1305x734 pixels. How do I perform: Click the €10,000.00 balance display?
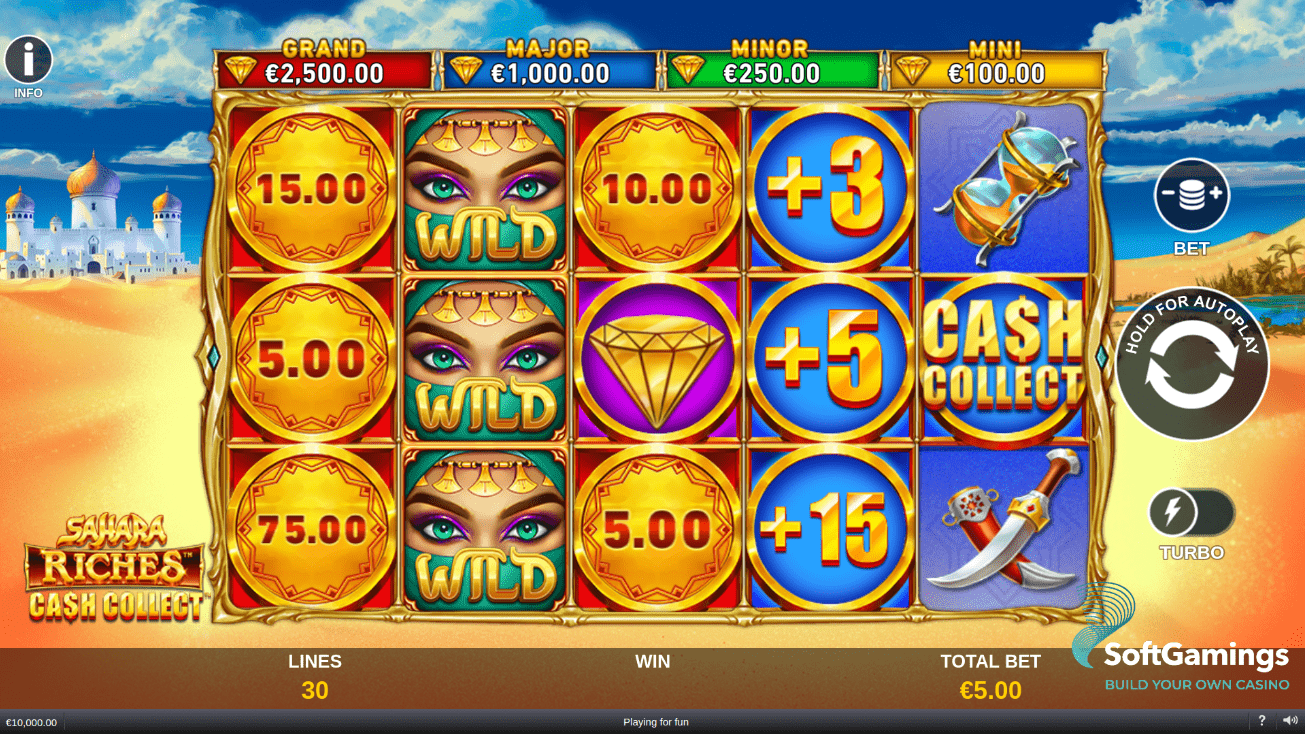pyautogui.click(x=30, y=721)
